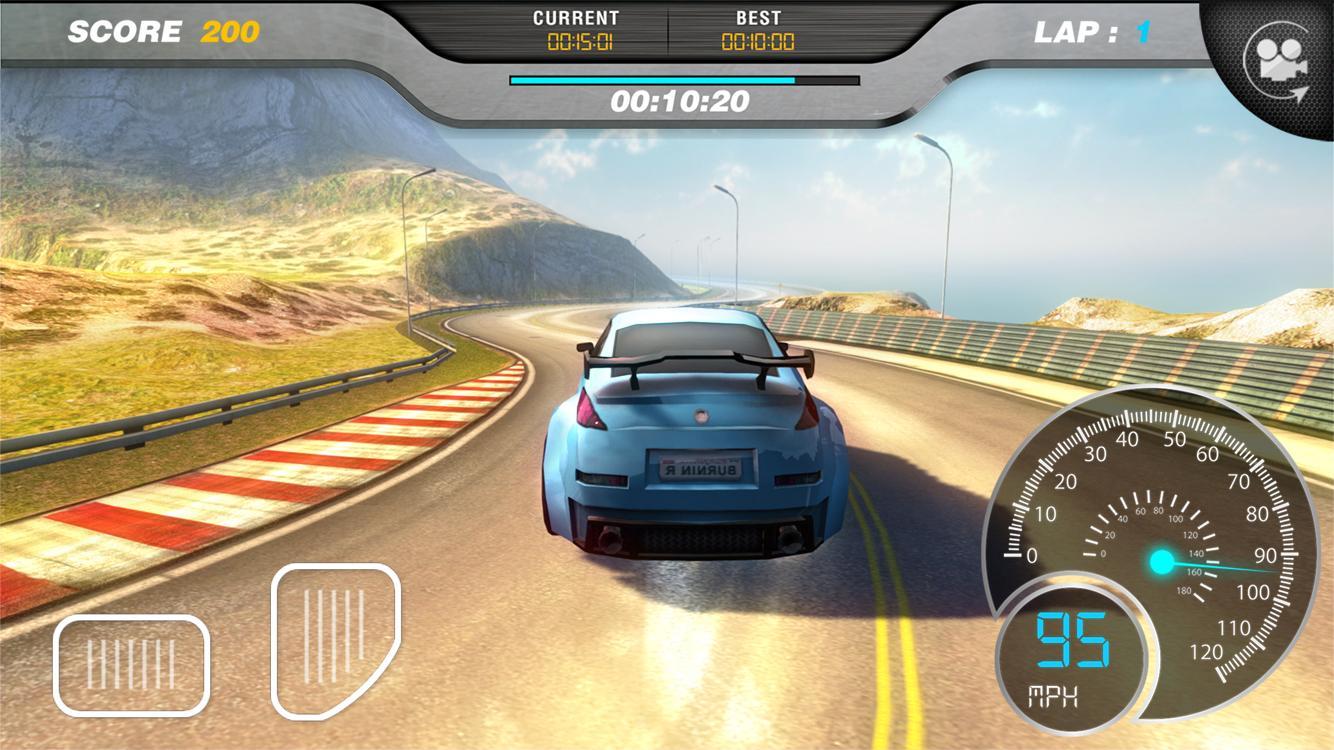Click the score value 200

(228, 31)
